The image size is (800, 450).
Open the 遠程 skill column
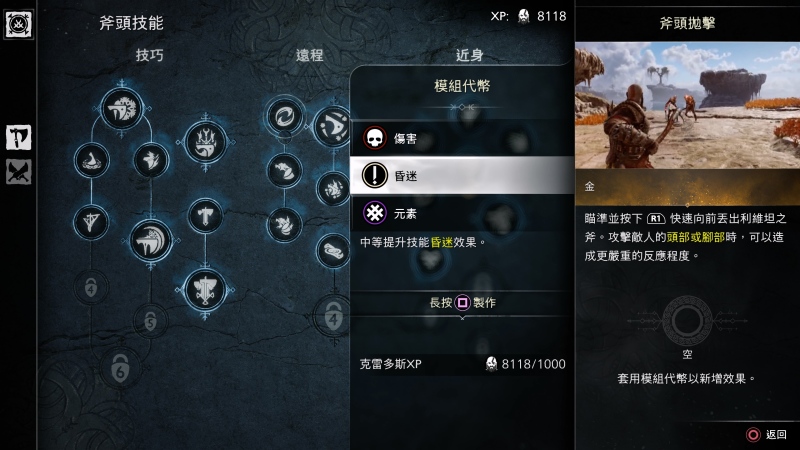[x=310, y=55]
